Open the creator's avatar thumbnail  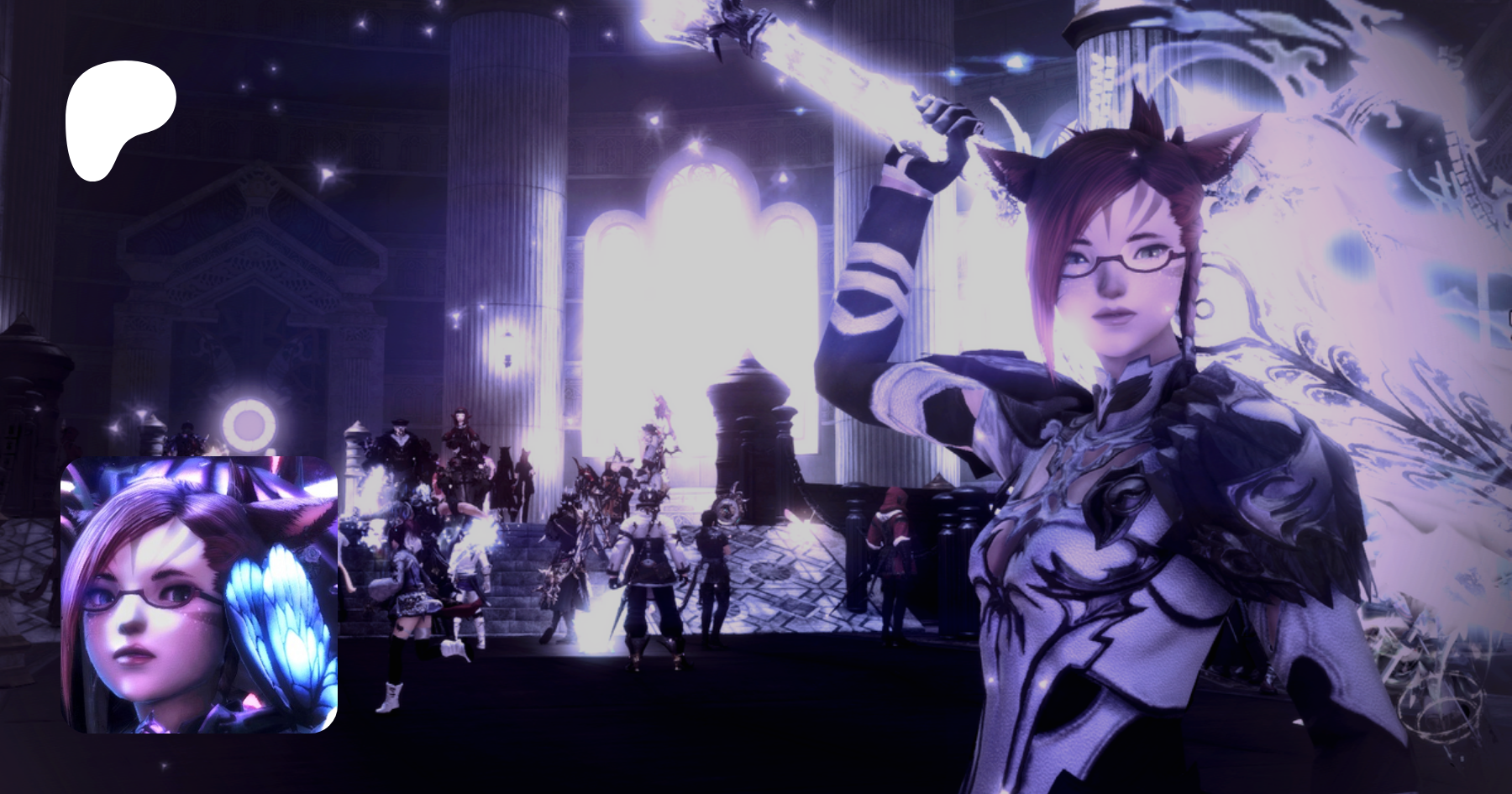(199, 594)
